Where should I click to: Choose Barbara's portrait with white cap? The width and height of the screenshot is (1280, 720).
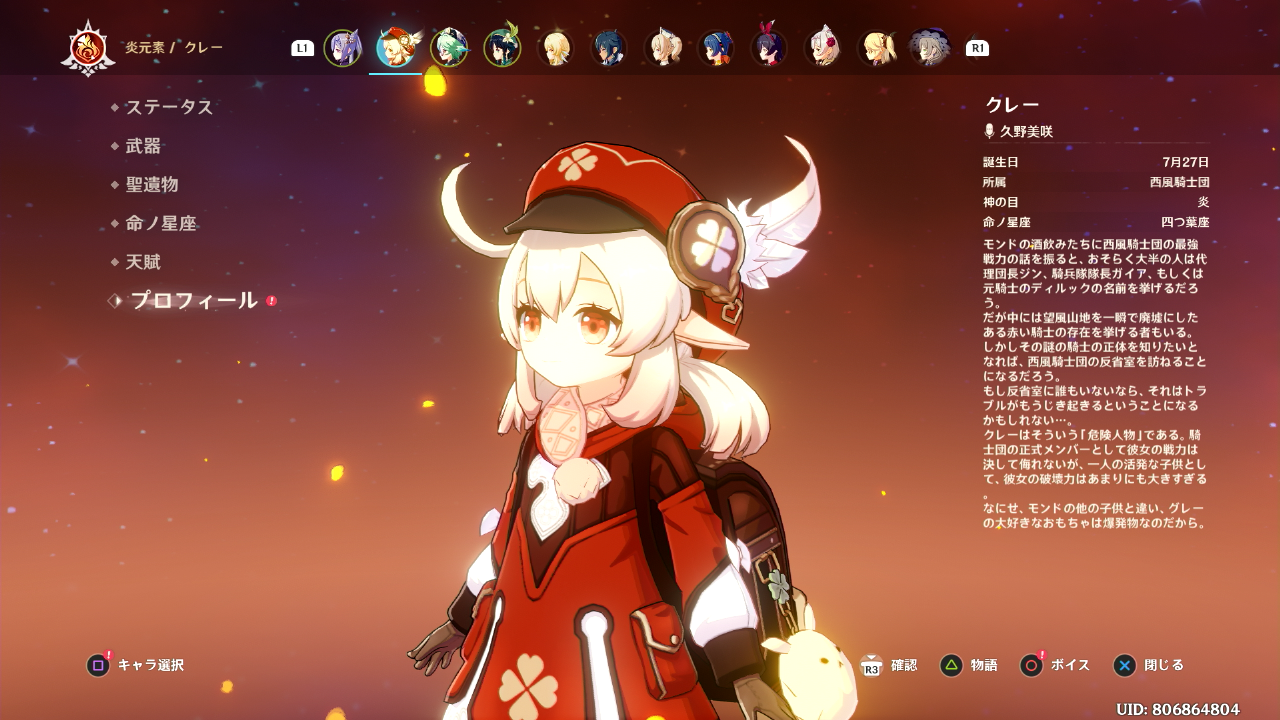[662, 48]
